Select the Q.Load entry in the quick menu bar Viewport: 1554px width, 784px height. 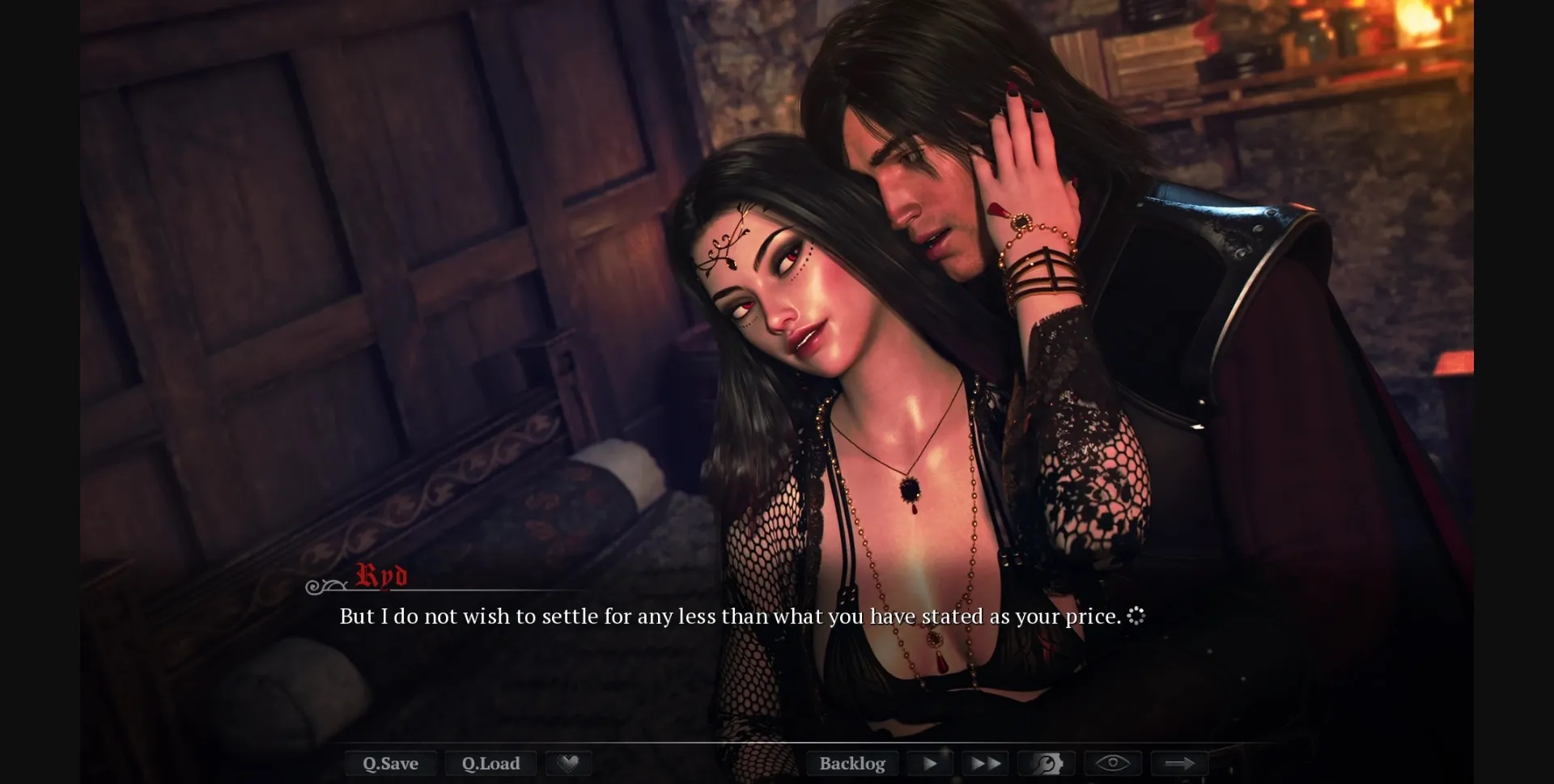491,763
